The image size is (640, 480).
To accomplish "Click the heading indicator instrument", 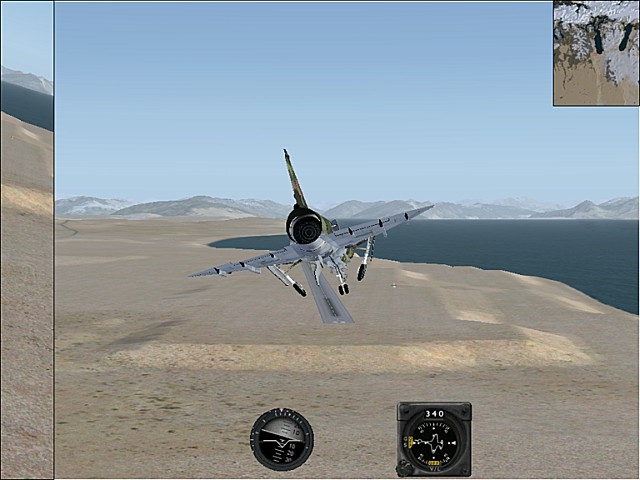I will 434,439.
